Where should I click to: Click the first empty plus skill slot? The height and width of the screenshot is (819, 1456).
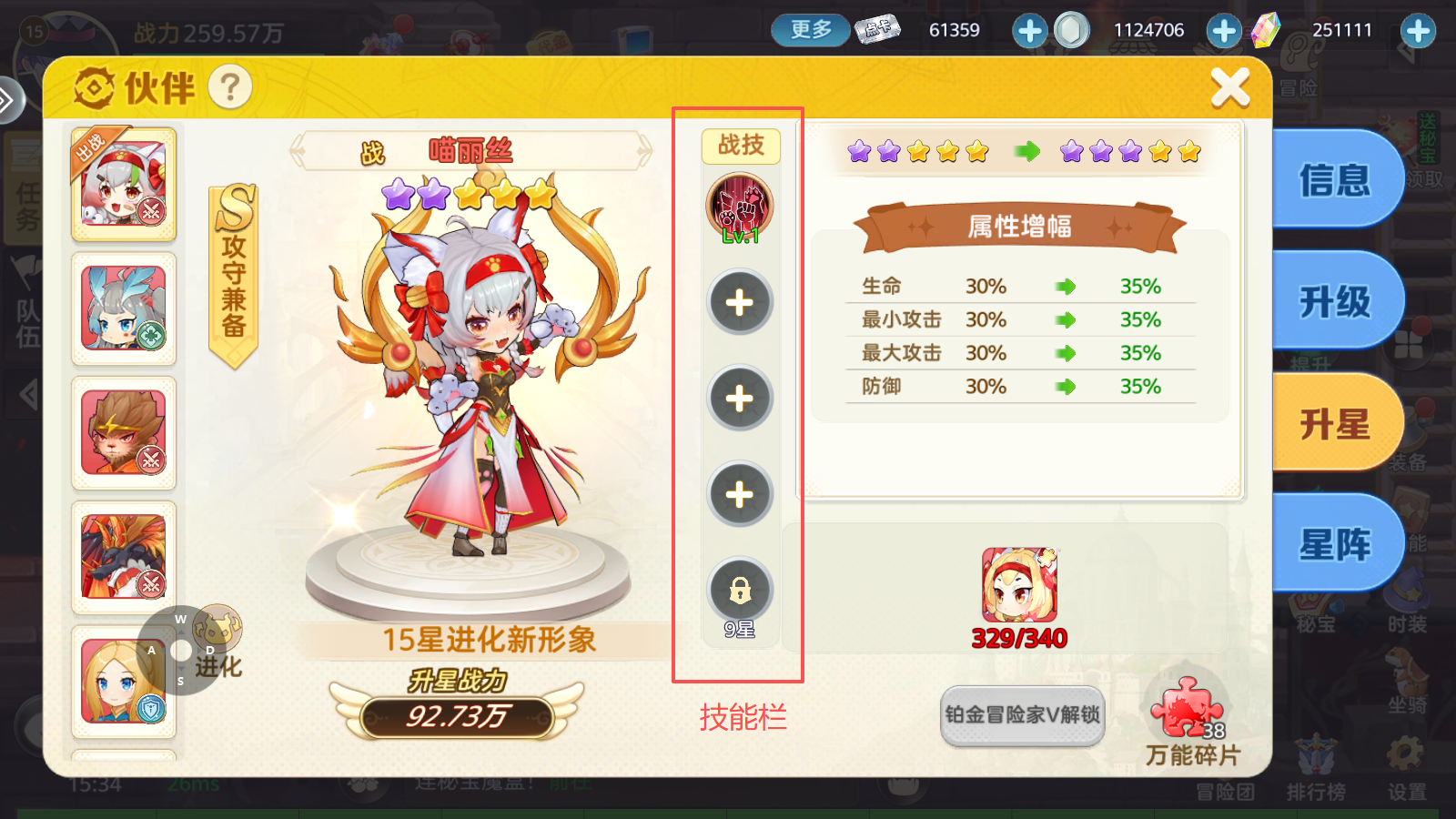[740, 300]
